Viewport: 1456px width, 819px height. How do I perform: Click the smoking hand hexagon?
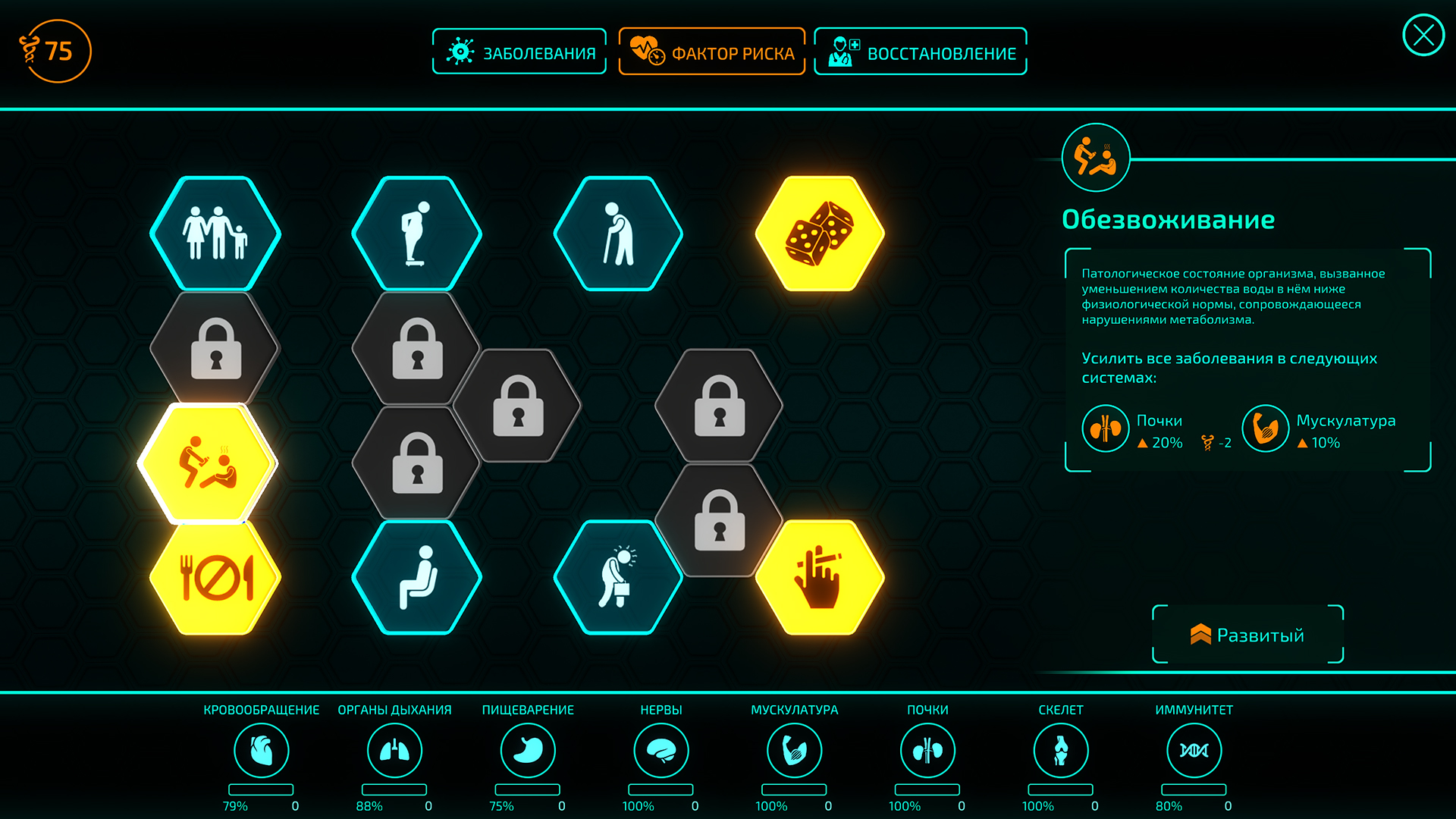821,578
